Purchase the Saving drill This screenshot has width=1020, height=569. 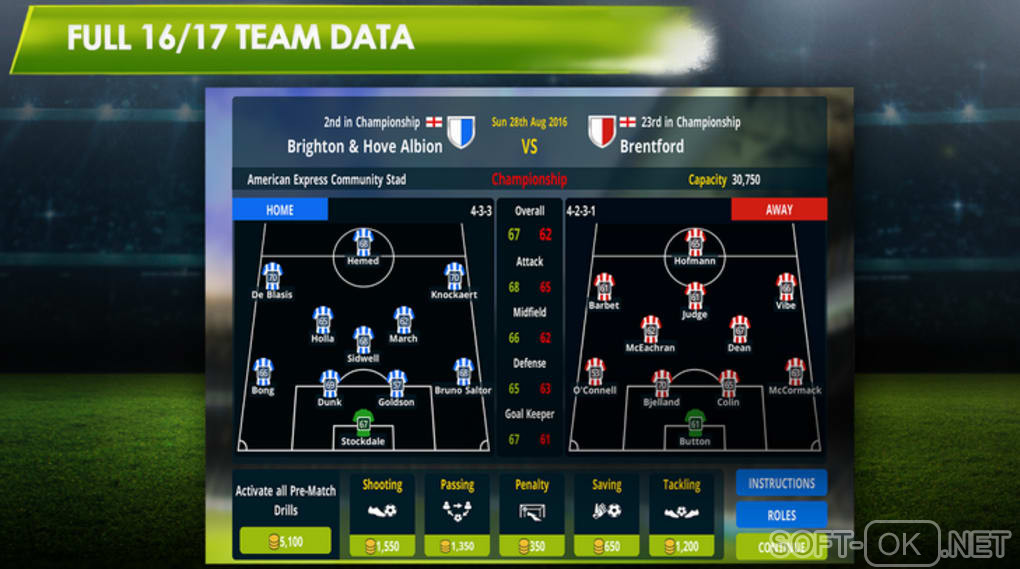(606, 546)
